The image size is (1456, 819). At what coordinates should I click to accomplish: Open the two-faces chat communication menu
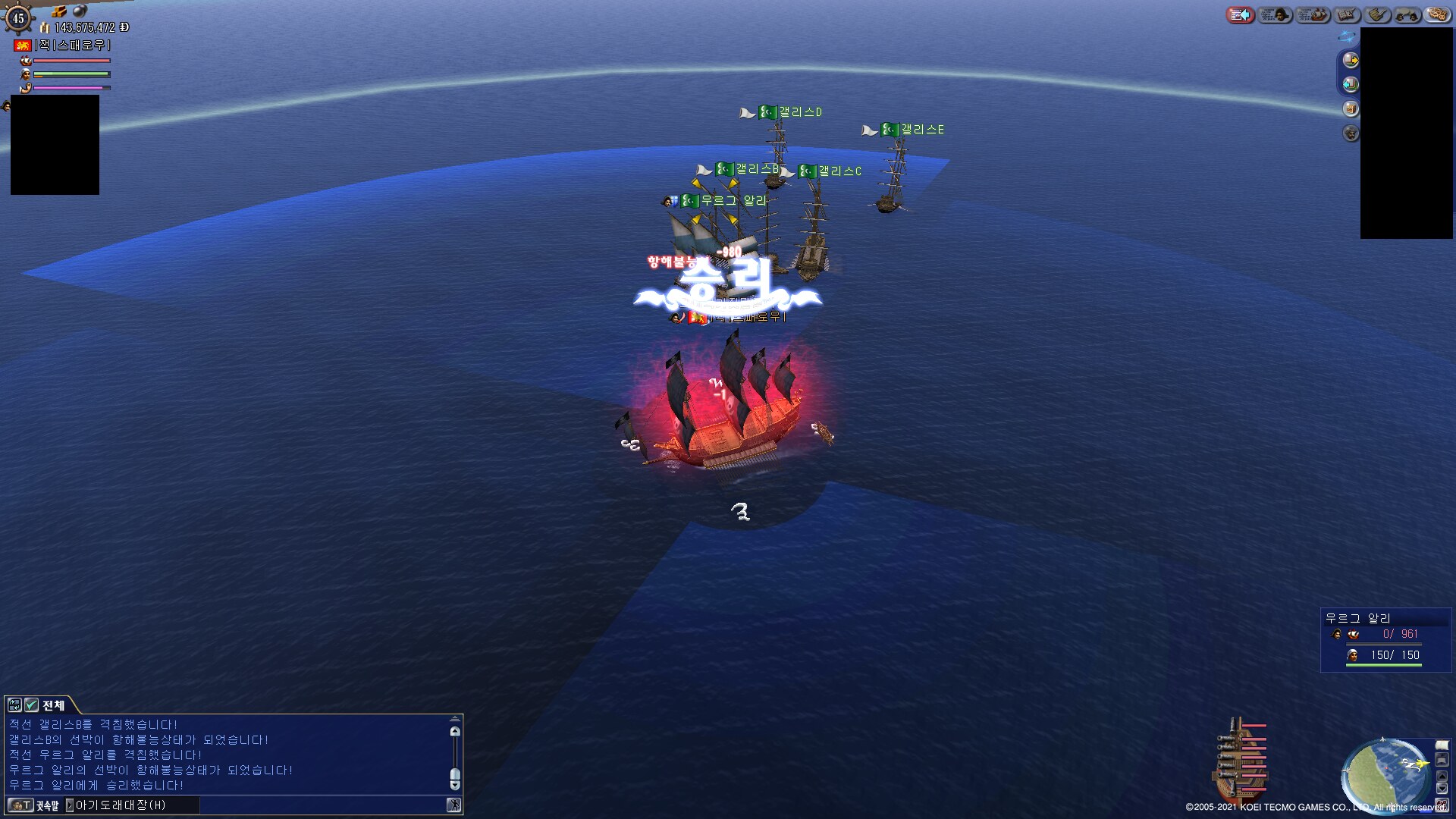click(1407, 15)
